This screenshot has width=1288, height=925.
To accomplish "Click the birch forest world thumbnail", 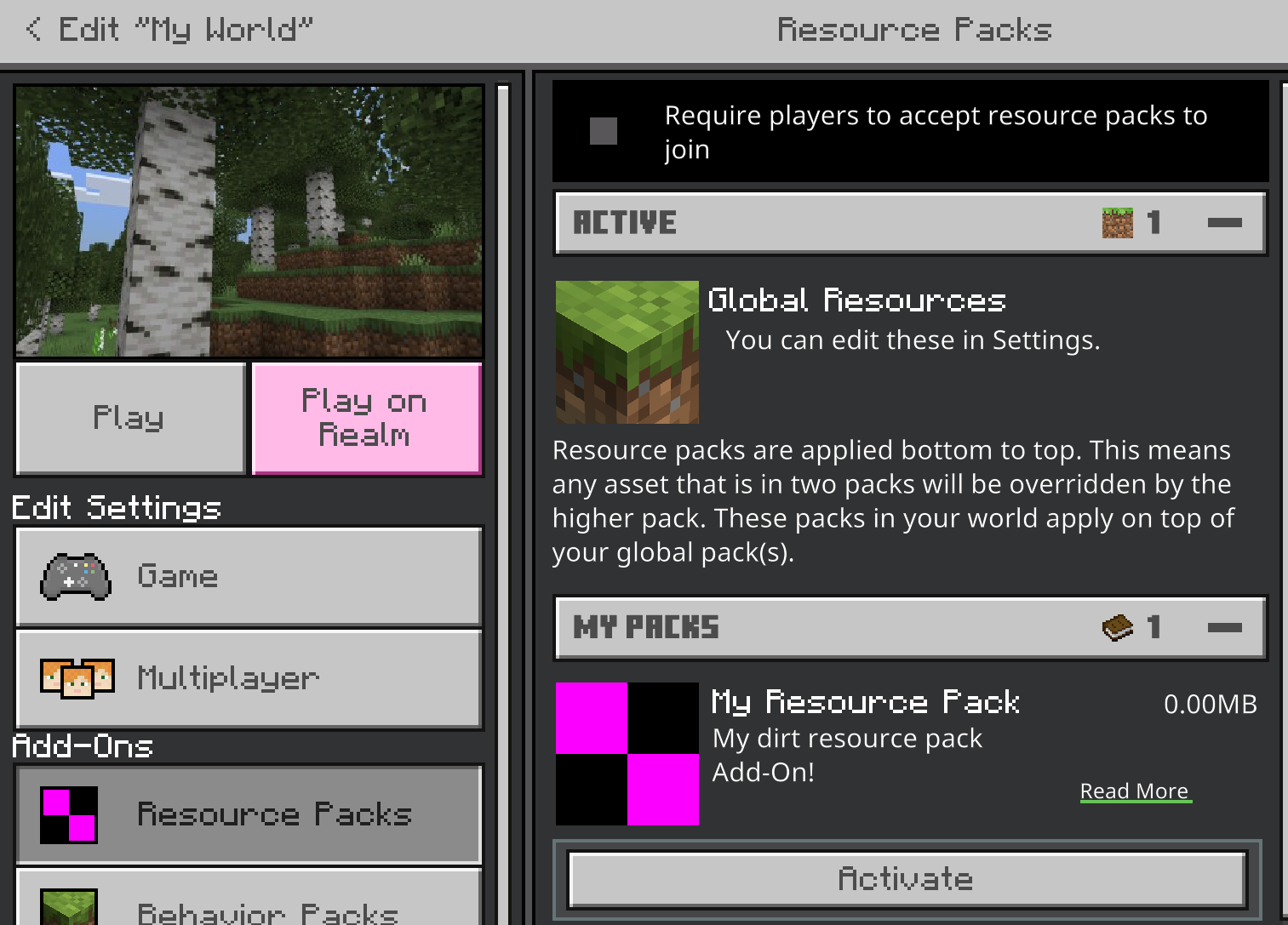I will click(x=248, y=220).
